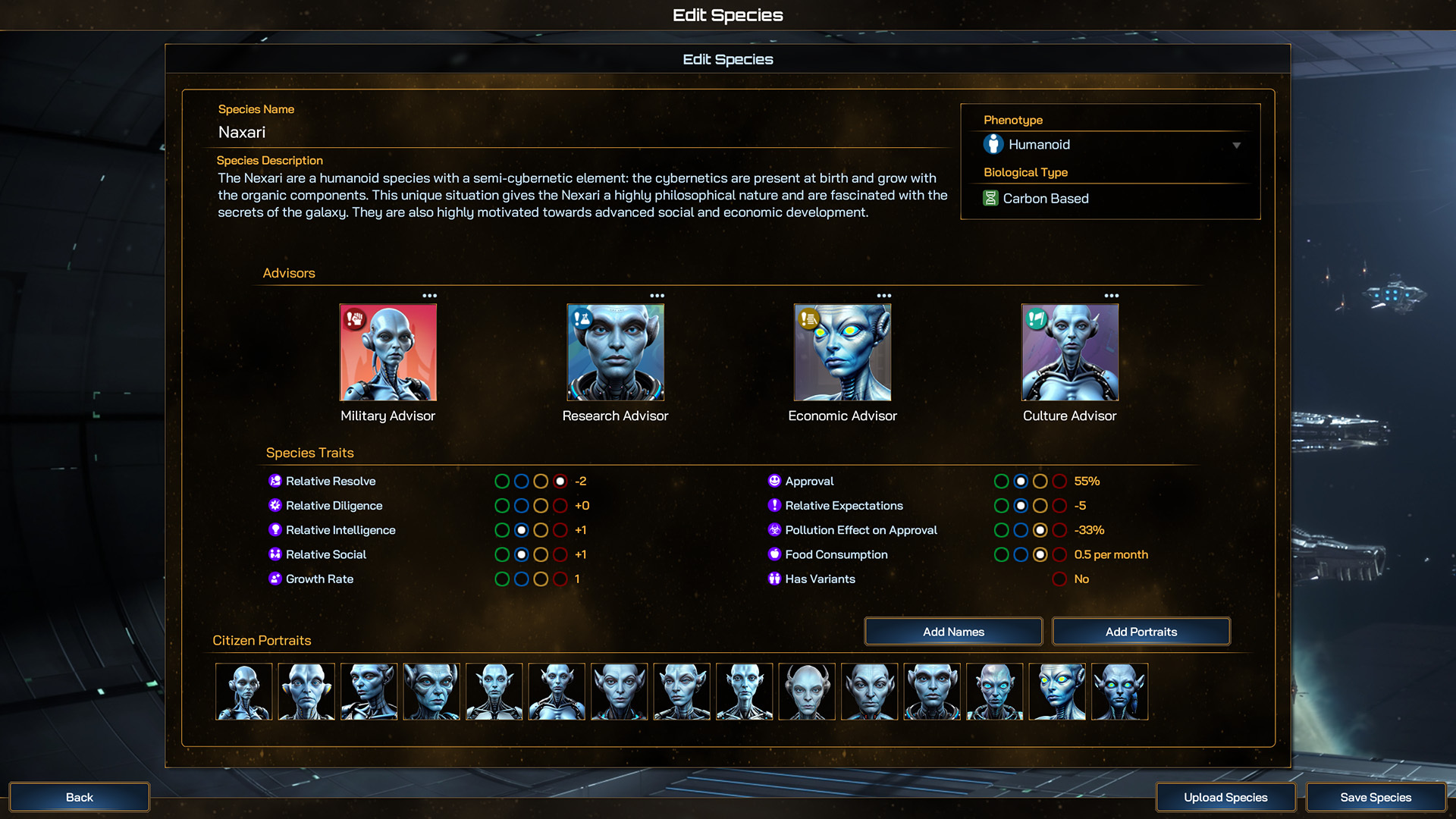Click the Culture Advisor badge icon

click(x=1035, y=318)
